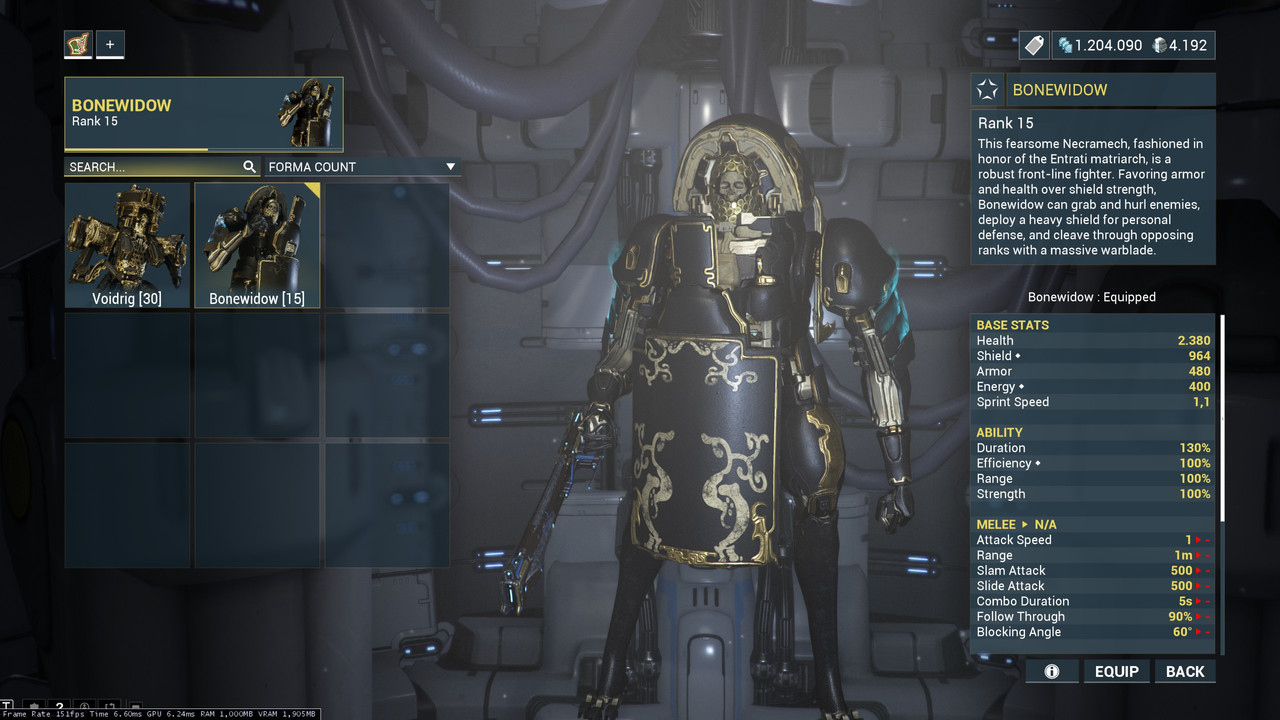Click the Search field
Screen dimensions: 1280x720
click(152, 167)
